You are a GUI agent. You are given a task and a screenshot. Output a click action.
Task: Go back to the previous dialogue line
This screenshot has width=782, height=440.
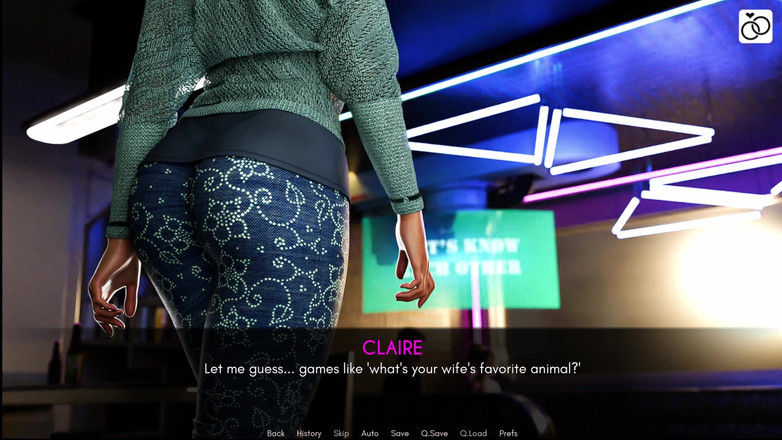(275, 433)
